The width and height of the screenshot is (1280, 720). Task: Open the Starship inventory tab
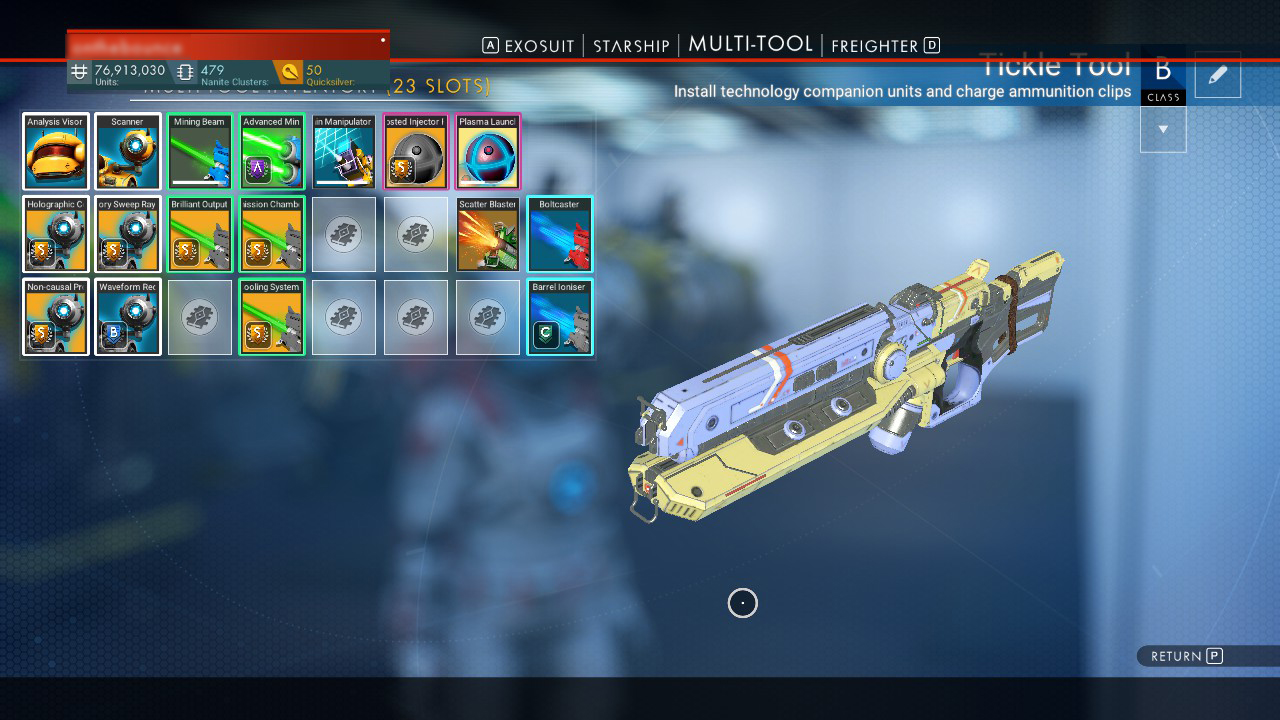click(x=631, y=46)
